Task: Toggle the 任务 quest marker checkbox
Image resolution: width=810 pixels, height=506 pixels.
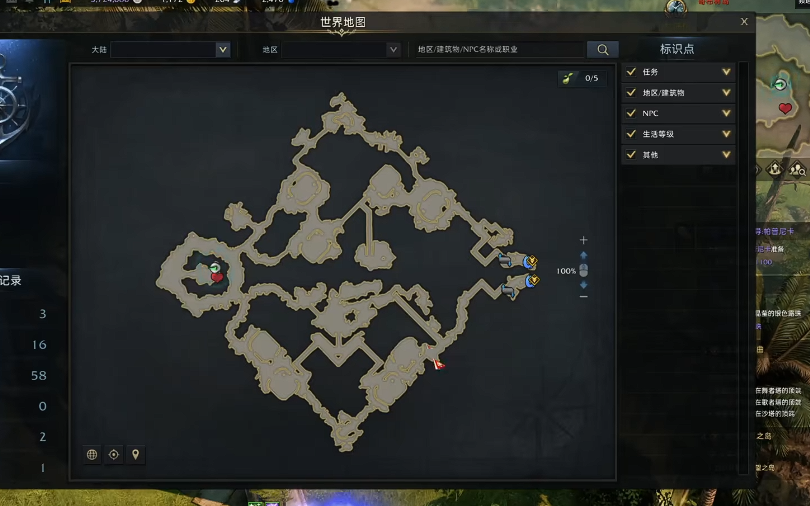Action: click(x=631, y=72)
